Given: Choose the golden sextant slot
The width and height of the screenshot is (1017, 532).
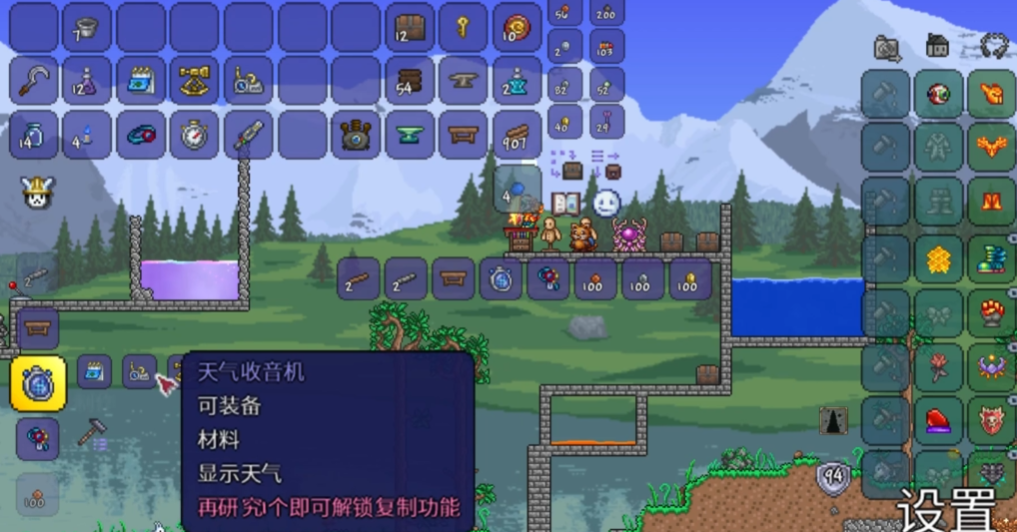Looking at the screenshot, I should pyautogui.click(x=194, y=81).
